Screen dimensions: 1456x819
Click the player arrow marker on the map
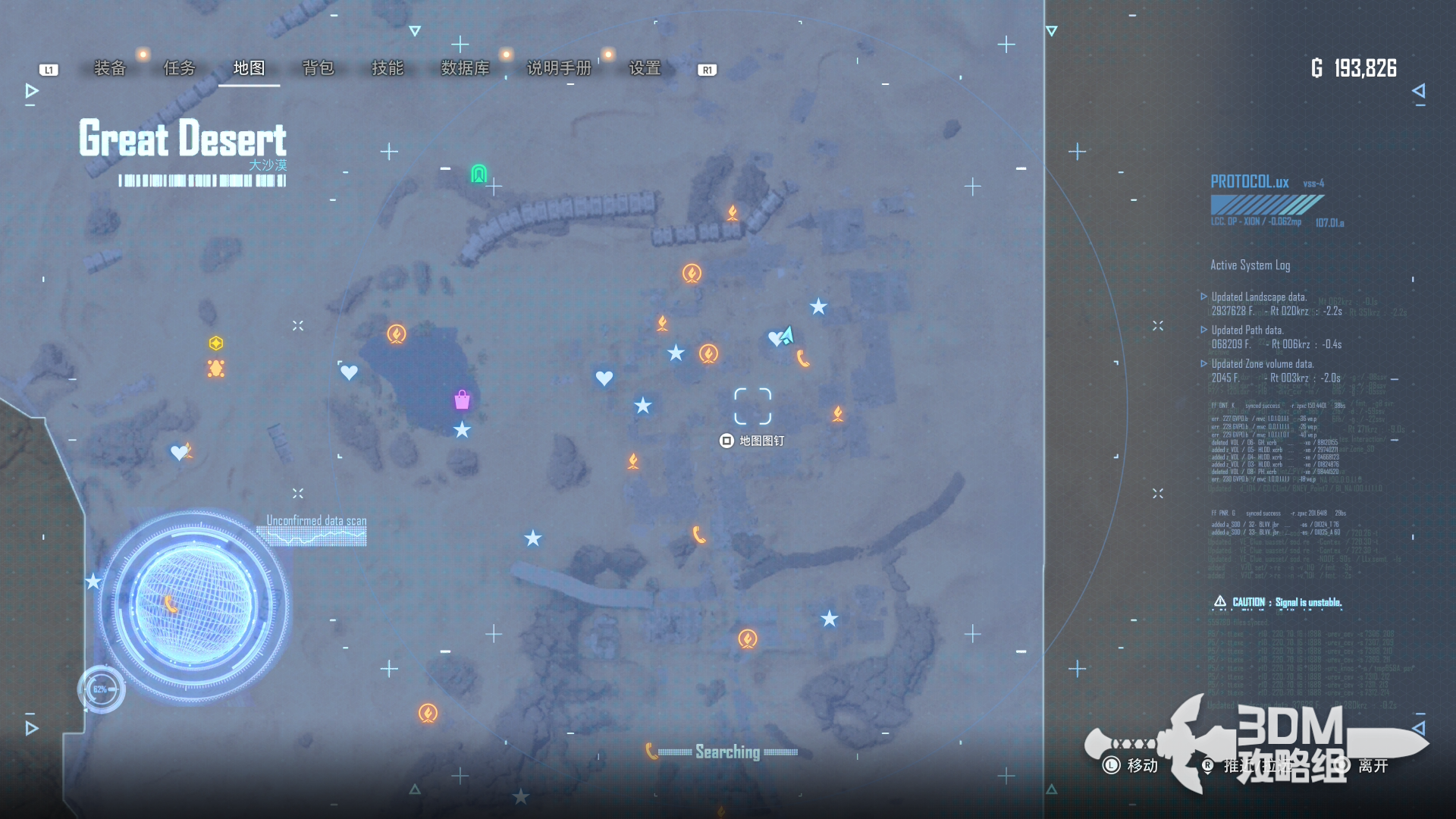787,334
